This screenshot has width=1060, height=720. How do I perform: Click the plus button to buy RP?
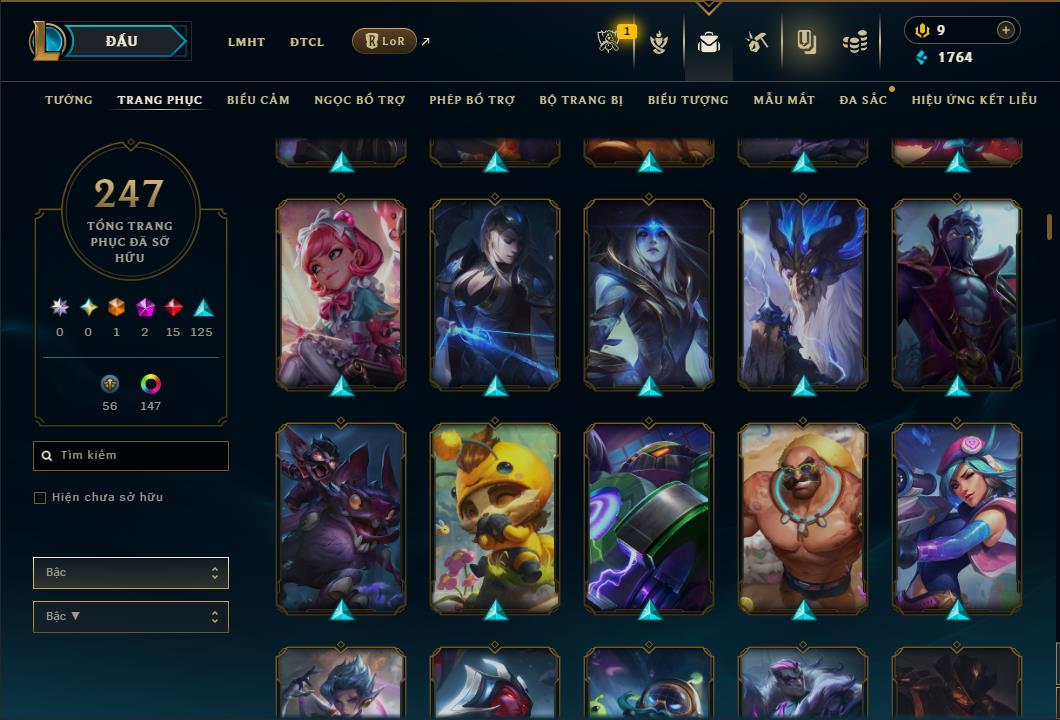[1006, 30]
